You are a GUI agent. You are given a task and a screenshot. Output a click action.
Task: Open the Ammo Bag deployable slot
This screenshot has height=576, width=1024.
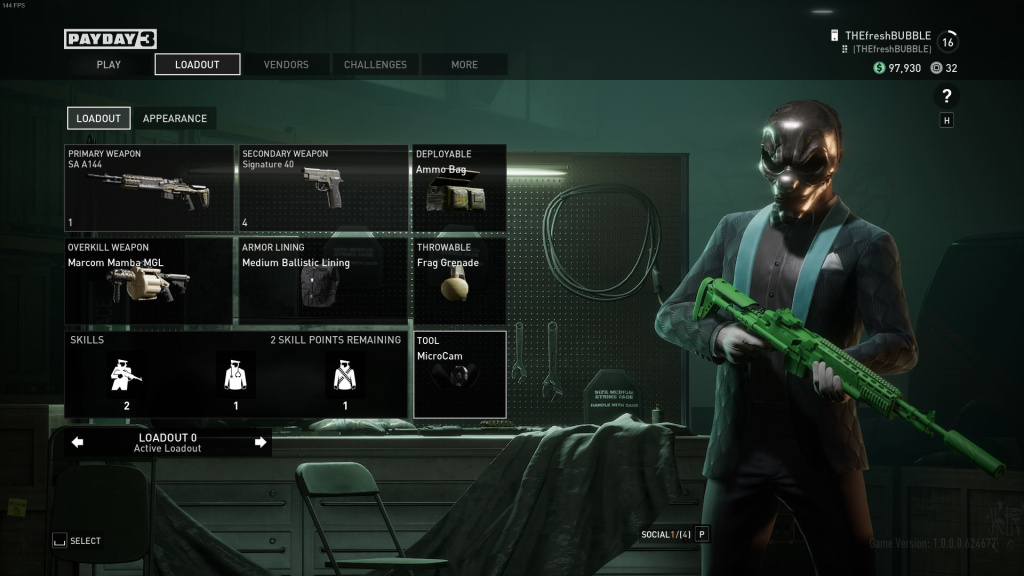click(459, 188)
